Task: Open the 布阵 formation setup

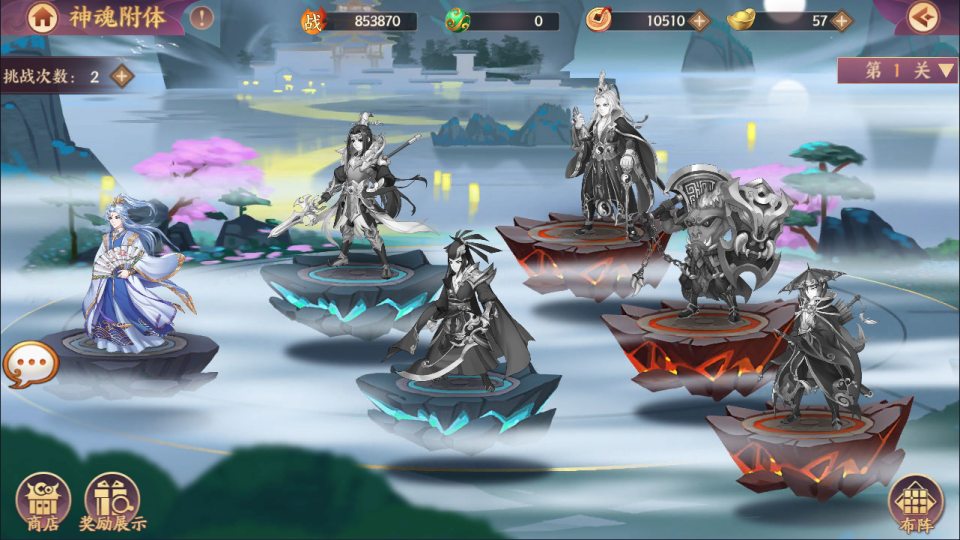Action: (916, 503)
